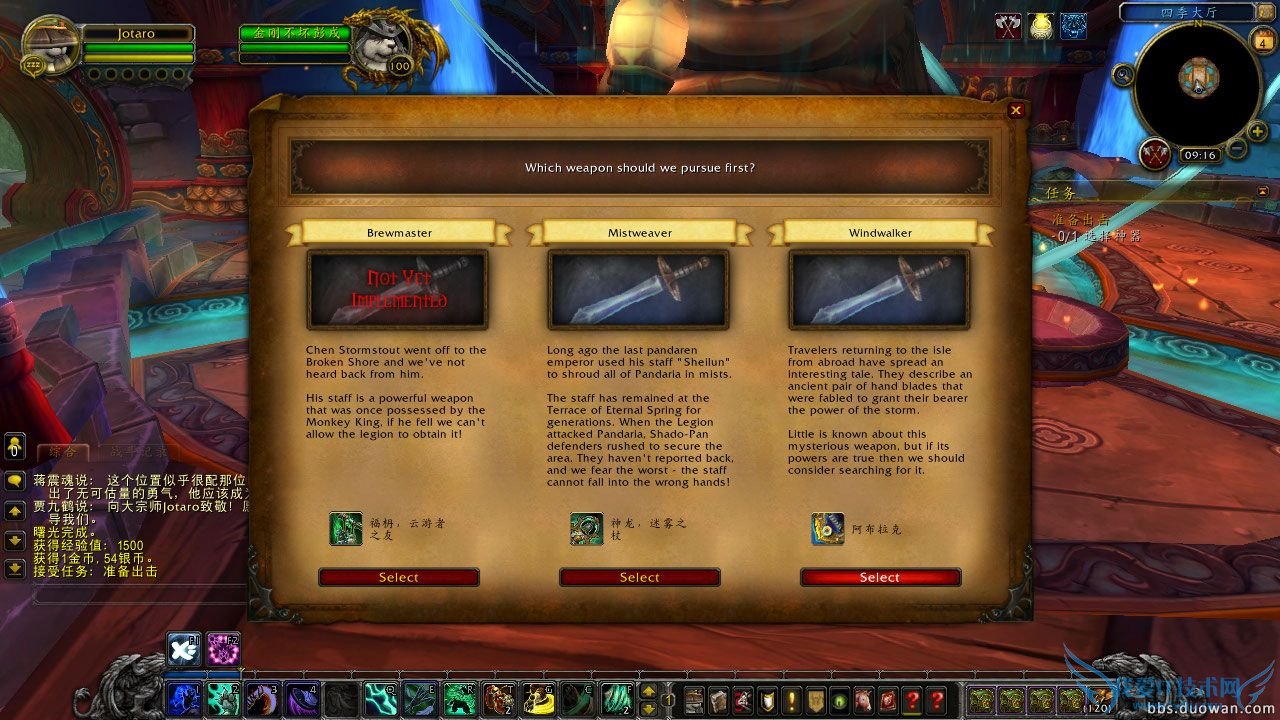This screenshot has height=720, width=1280.
Task: Select the Brewmaster weapon
Action: click(x=398, y=577)
